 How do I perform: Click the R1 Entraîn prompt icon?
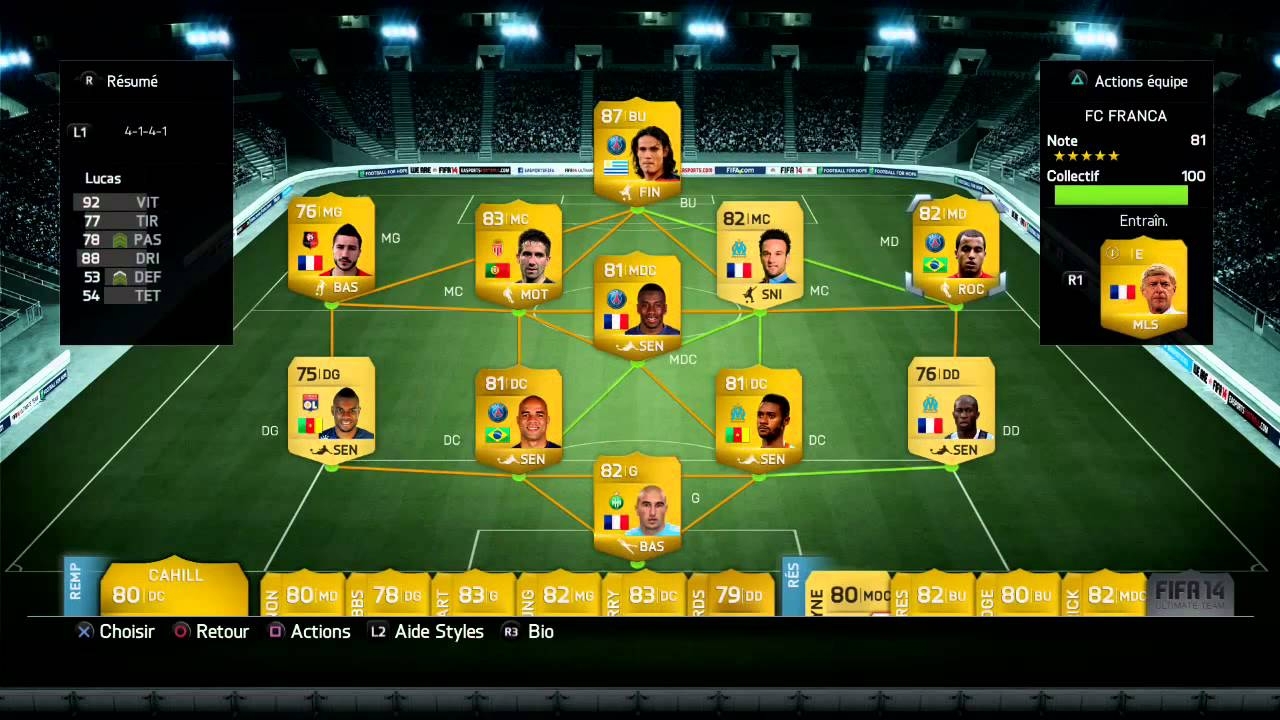(1075, 280)
